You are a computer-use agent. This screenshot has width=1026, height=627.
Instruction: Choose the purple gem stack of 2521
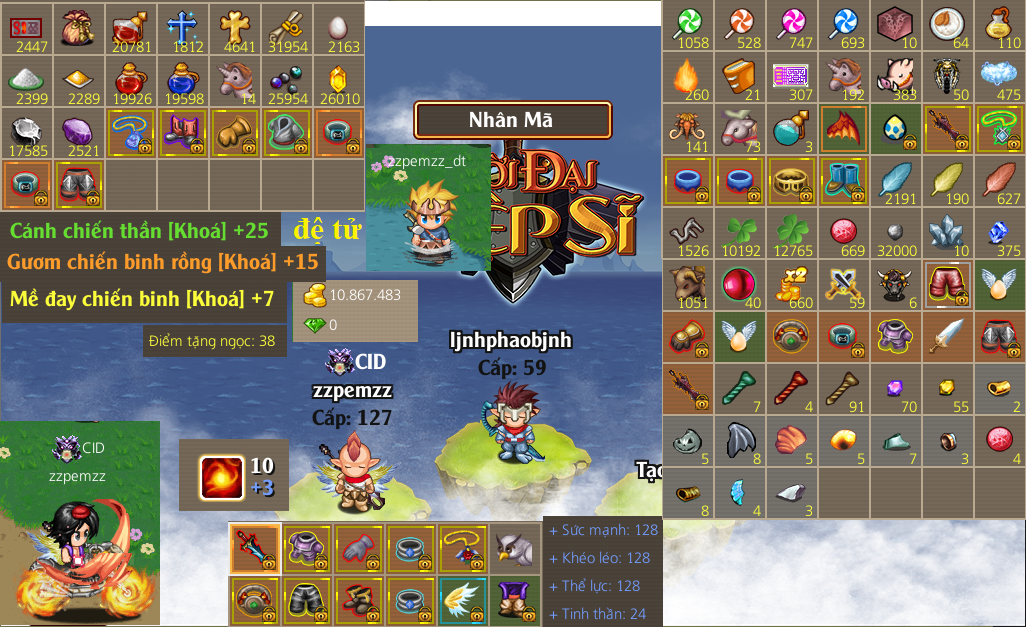(78, 131)
